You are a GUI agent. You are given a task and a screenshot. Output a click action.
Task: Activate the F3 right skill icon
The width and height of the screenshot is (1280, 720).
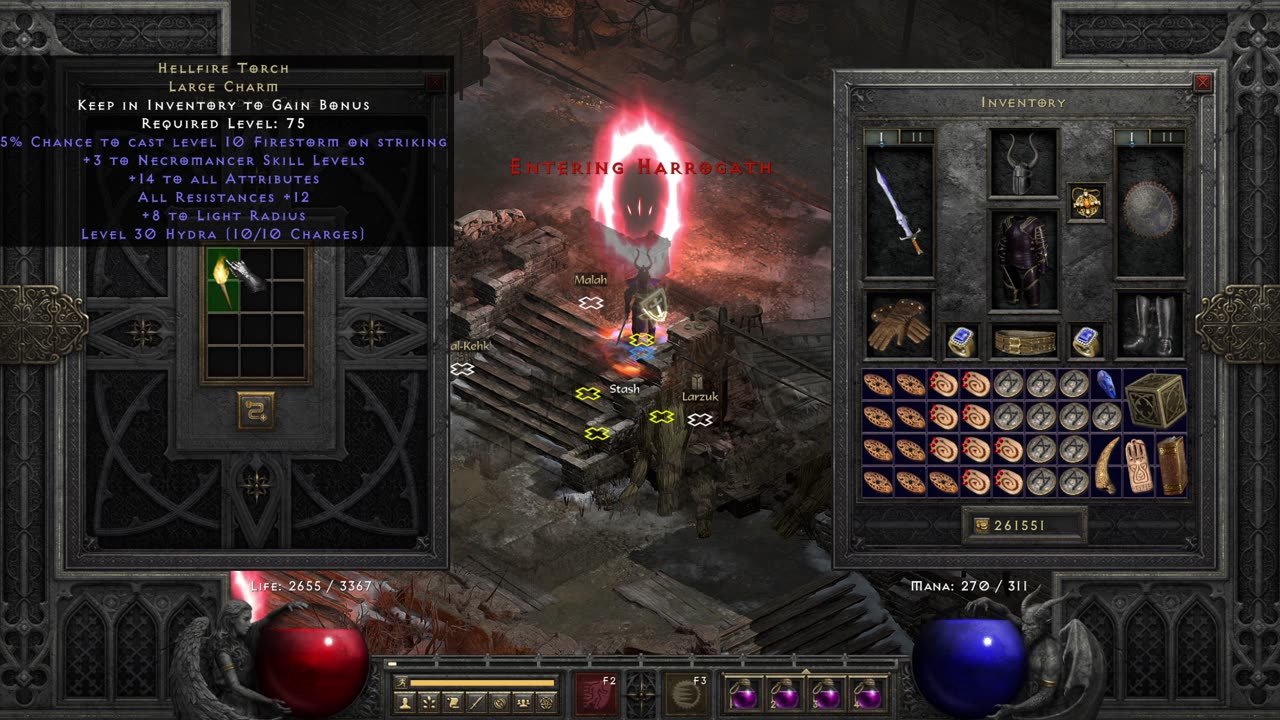click(686, 693)
